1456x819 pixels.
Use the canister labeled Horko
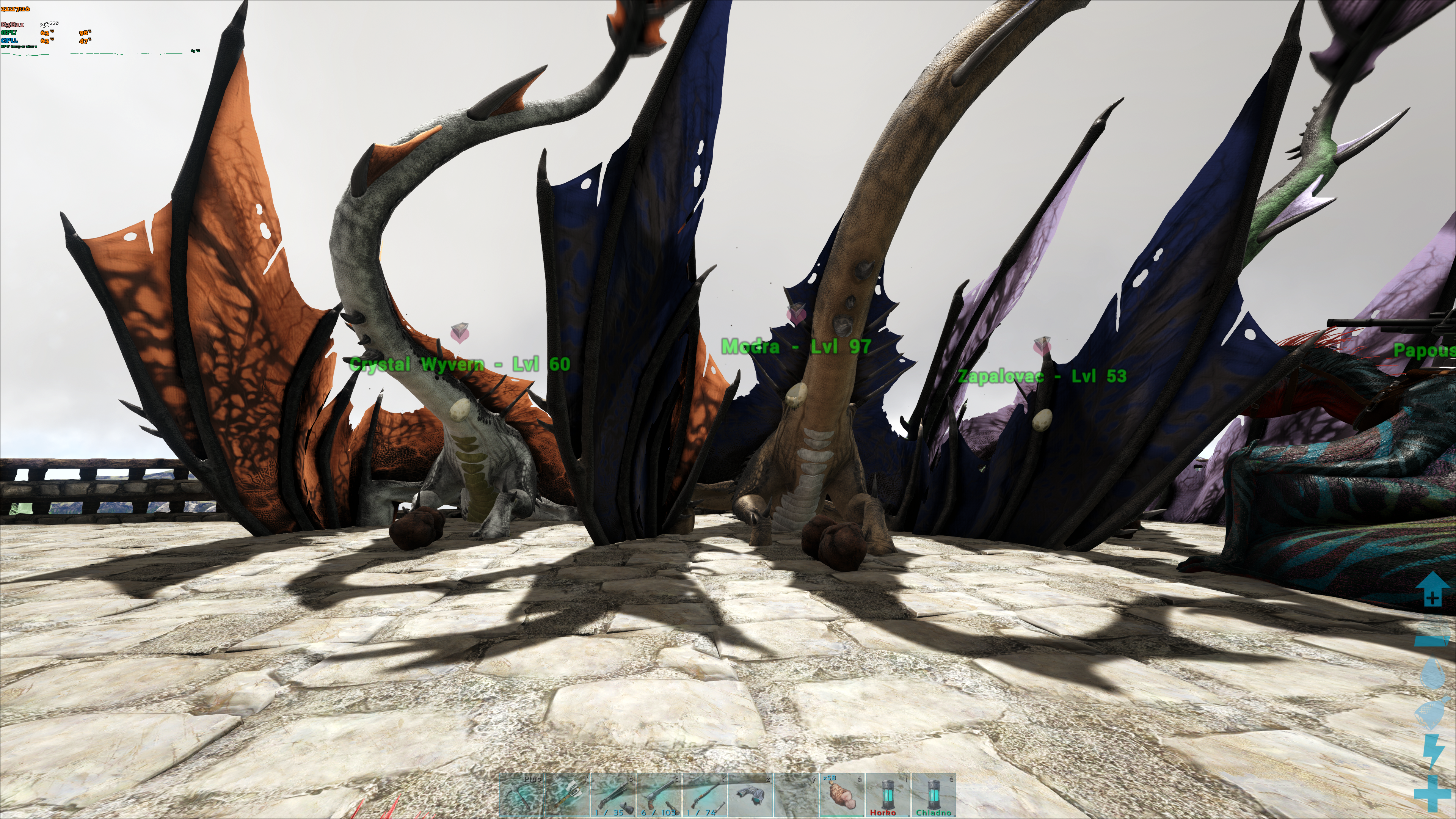pyautogui.click(x=888, y=795)
